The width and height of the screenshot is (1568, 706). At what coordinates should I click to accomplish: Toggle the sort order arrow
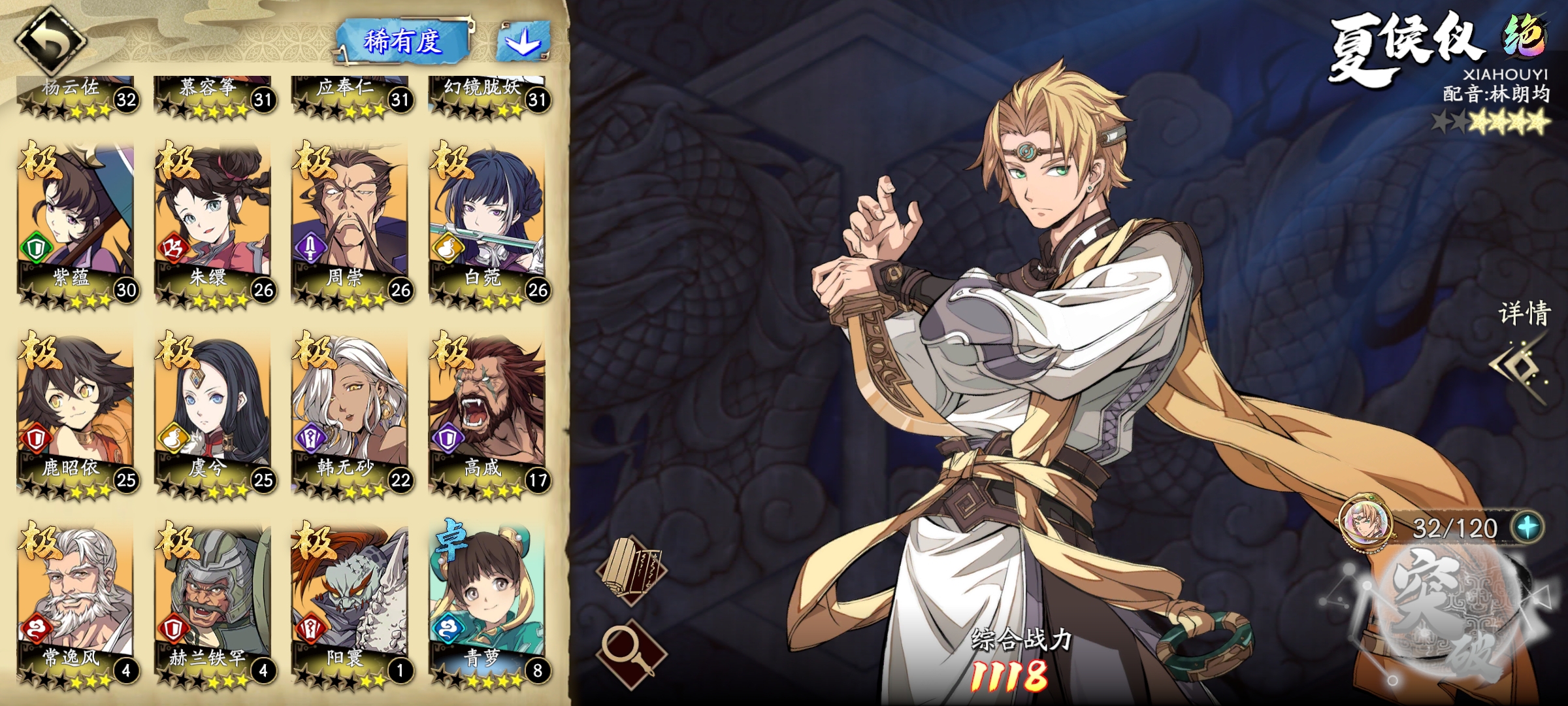[523, 42]
